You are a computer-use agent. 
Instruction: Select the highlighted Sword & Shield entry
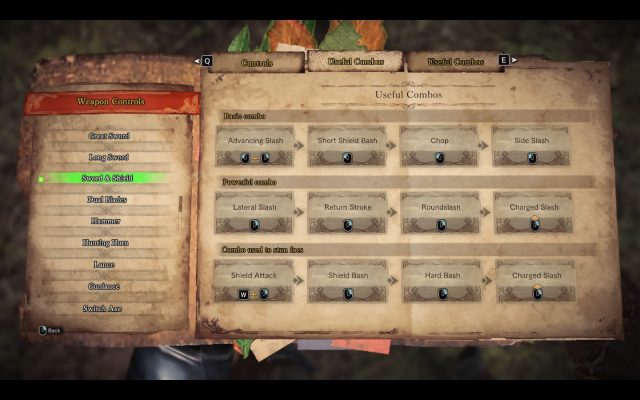[x=107, y=178]
